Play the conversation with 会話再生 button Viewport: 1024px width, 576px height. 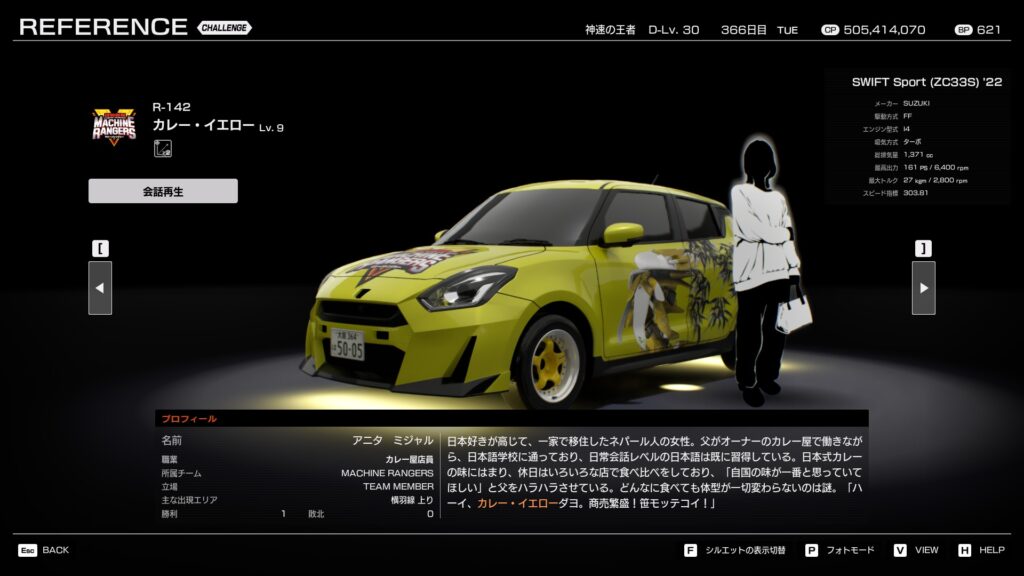(163, 191)
